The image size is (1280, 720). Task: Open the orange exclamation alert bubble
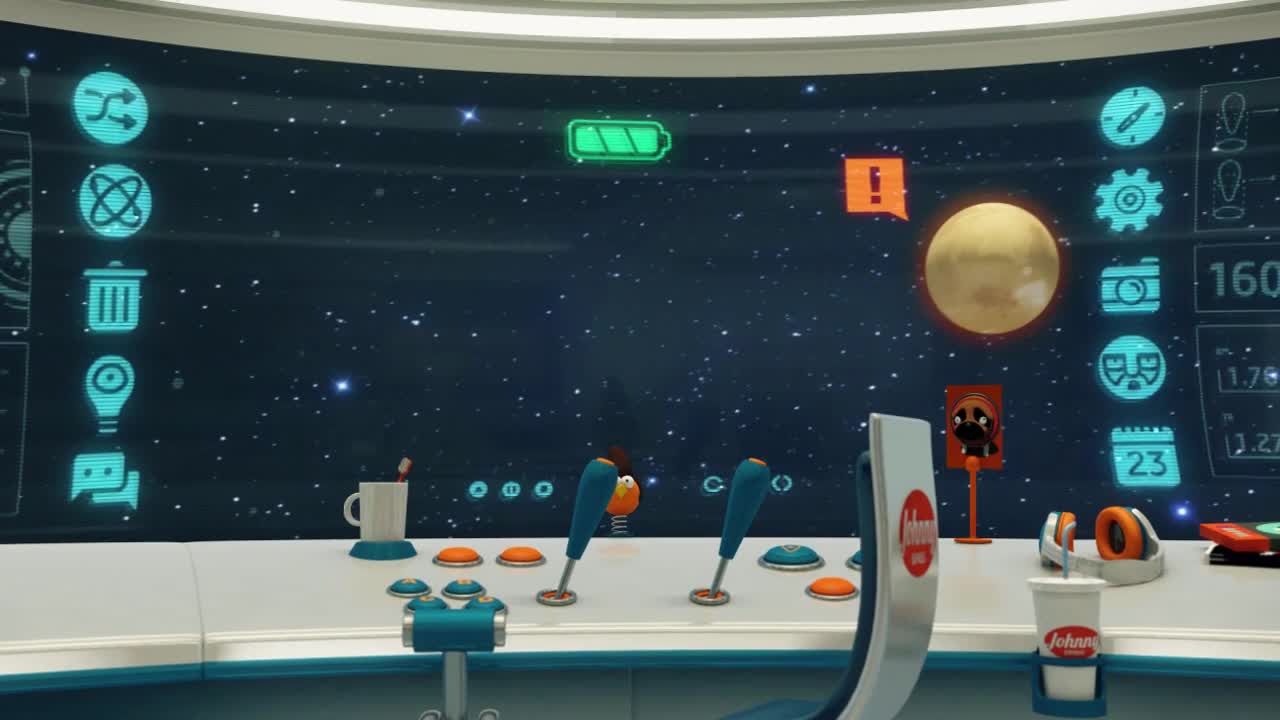click(x=875, y=186)
